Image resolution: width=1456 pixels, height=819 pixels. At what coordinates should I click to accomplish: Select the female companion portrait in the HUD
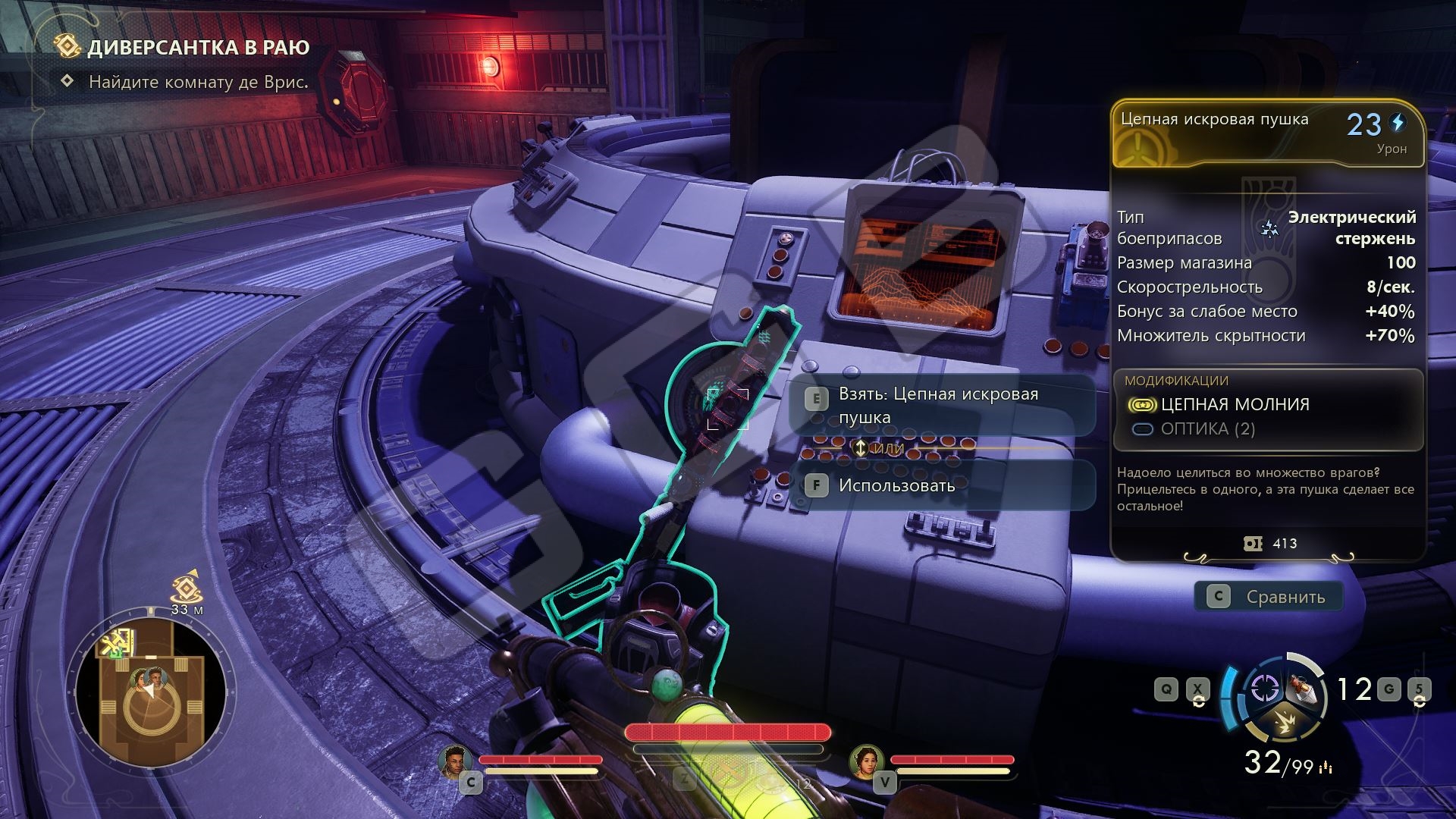865,761
